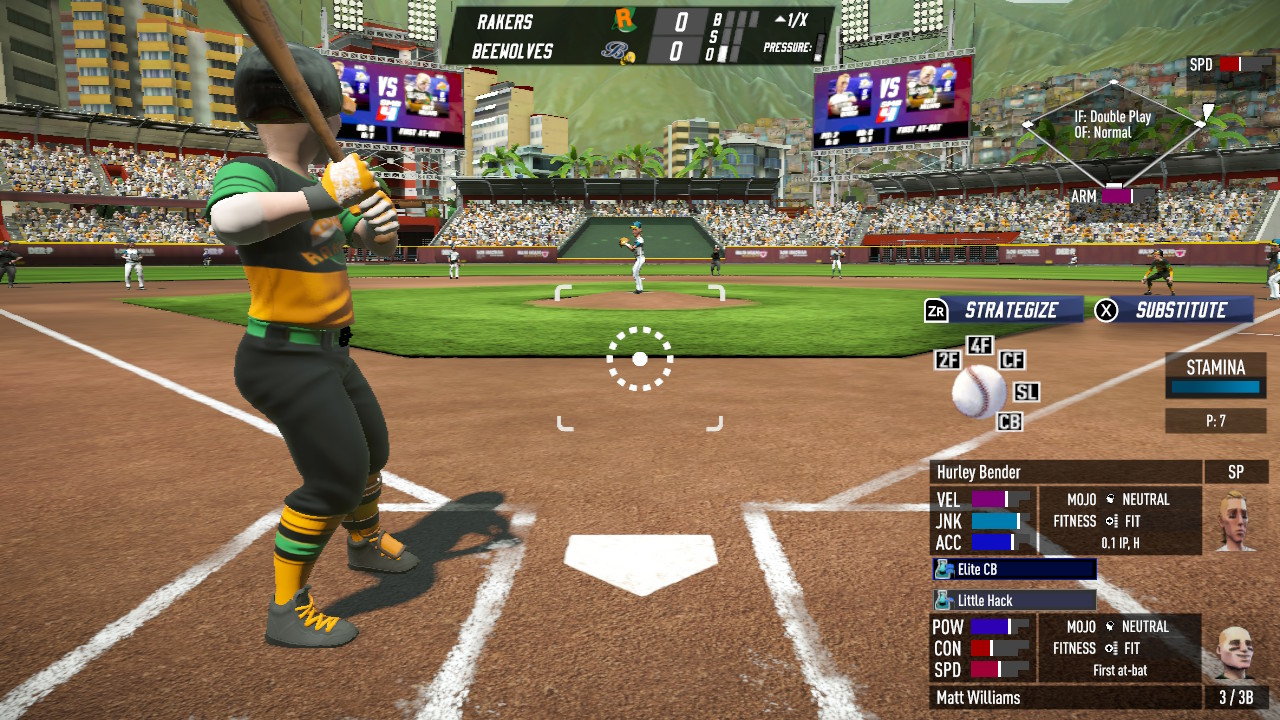Choose the CB curveball pitch
Viewport: 1280px width, 720px height.
pyautogui.click(x=1009, y=422)
